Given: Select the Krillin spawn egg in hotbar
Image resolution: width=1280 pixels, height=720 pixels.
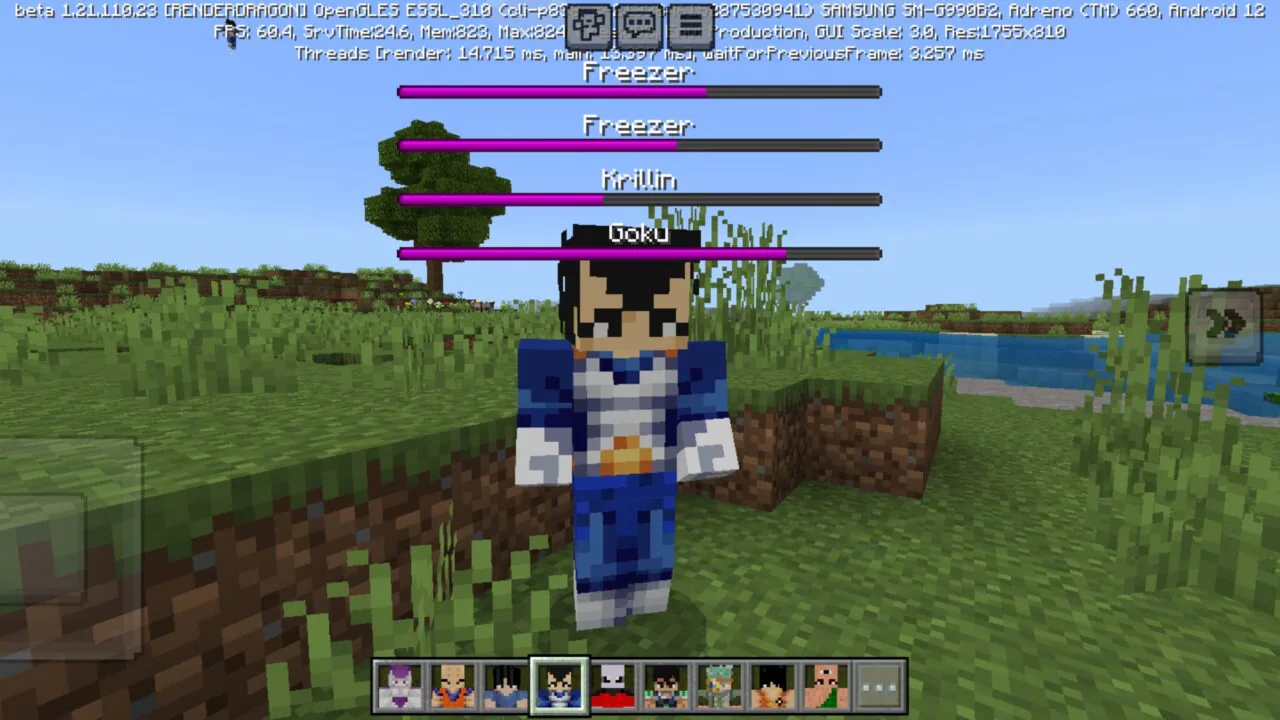Looking at the screenshot, I should [x=454, y=685].
